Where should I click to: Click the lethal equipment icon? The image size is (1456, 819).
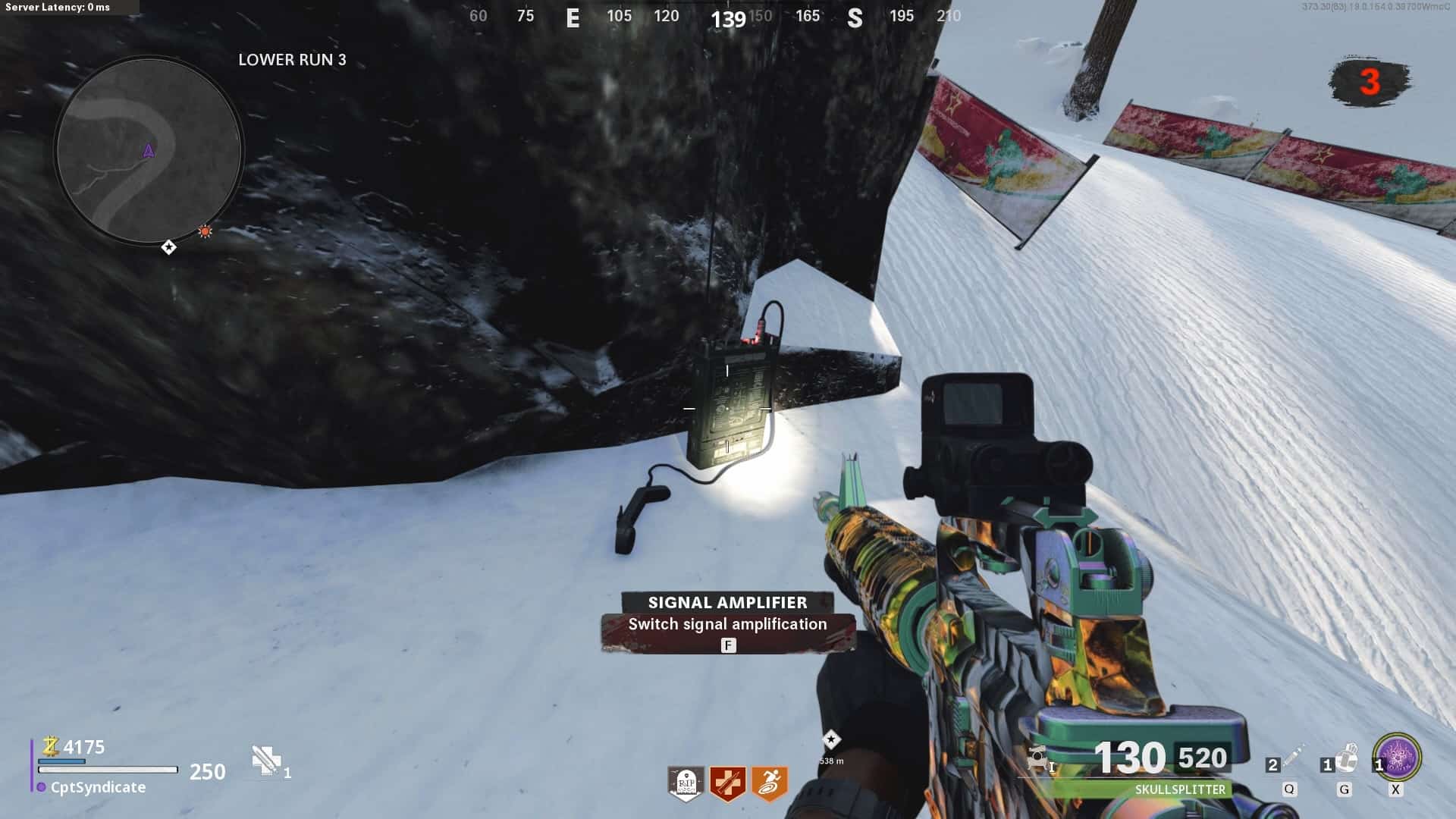[1347, 758]
